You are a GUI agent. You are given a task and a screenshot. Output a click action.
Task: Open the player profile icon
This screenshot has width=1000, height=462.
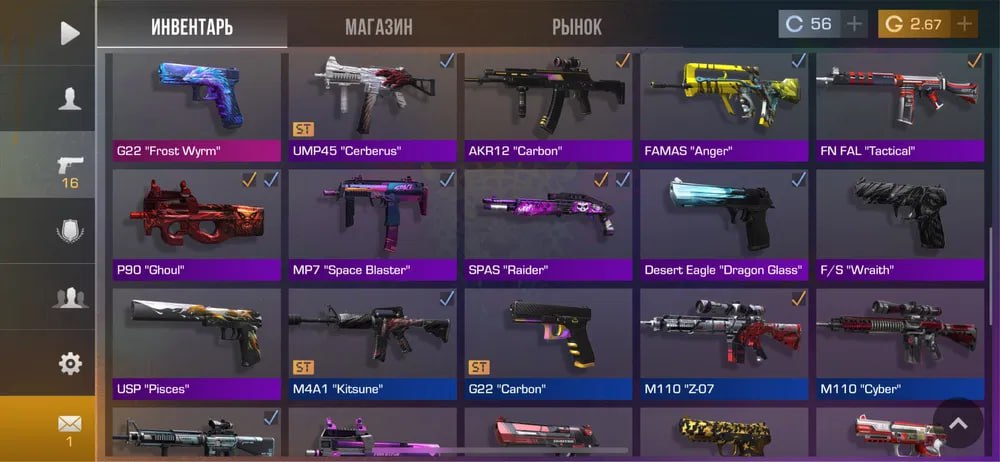69,99
